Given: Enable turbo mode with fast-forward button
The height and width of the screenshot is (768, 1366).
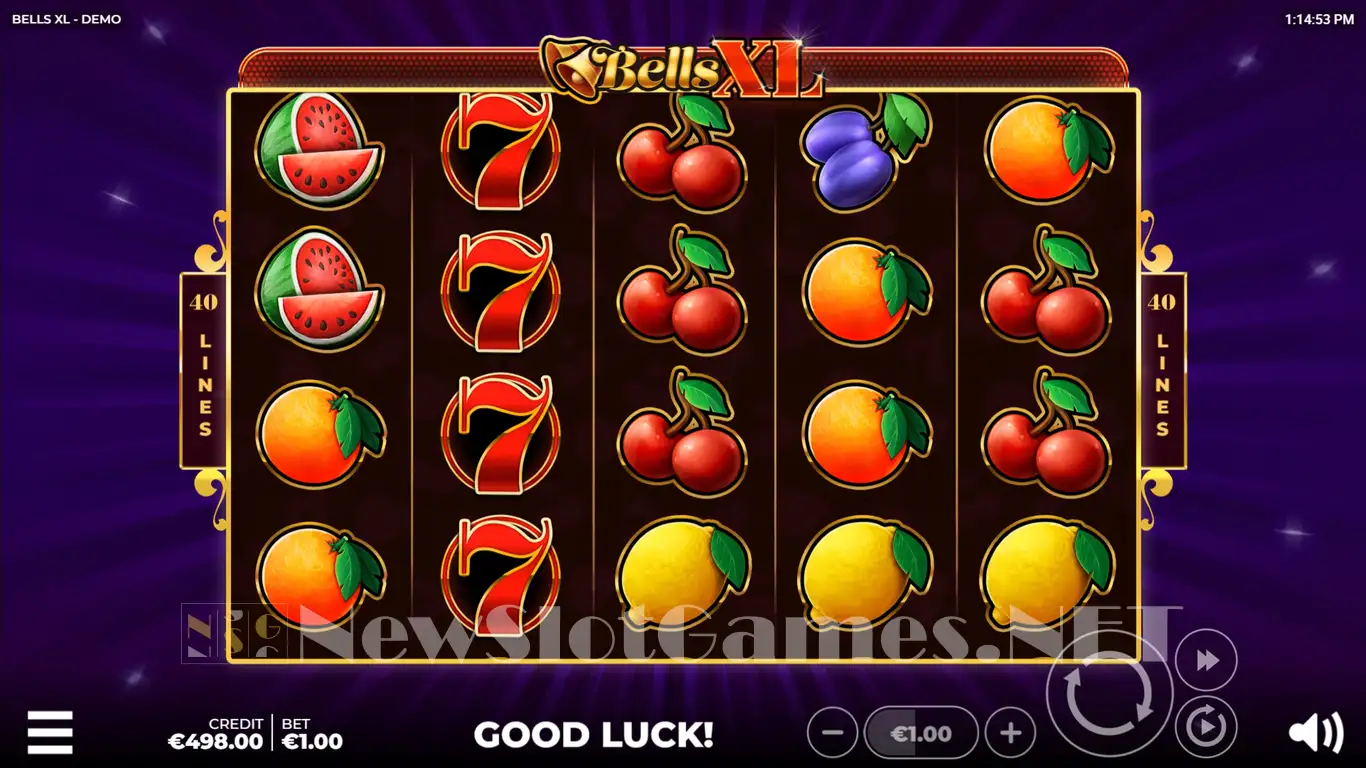Looking at the screenshot, I should point(1206,660).
